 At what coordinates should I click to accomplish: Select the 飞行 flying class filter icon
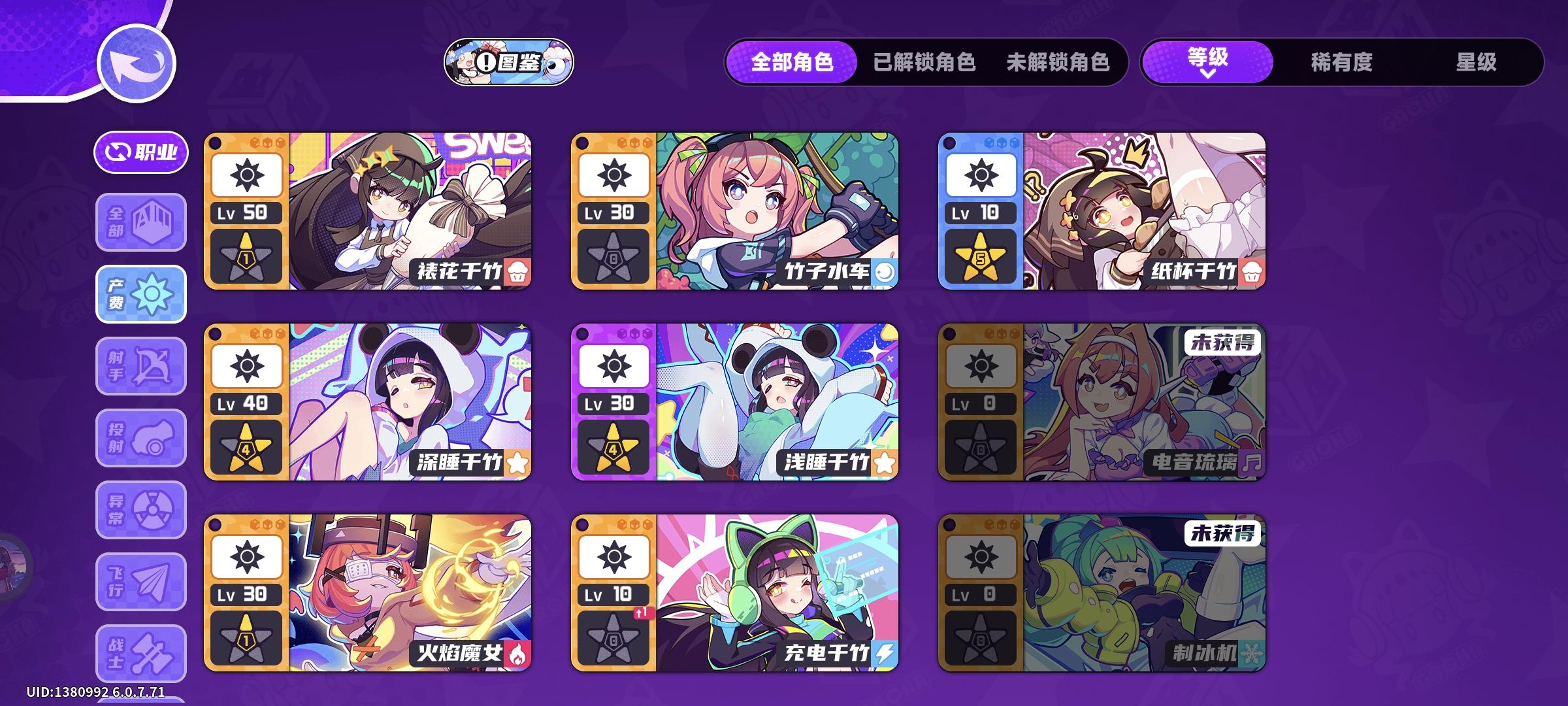click(x=140, y=580)
